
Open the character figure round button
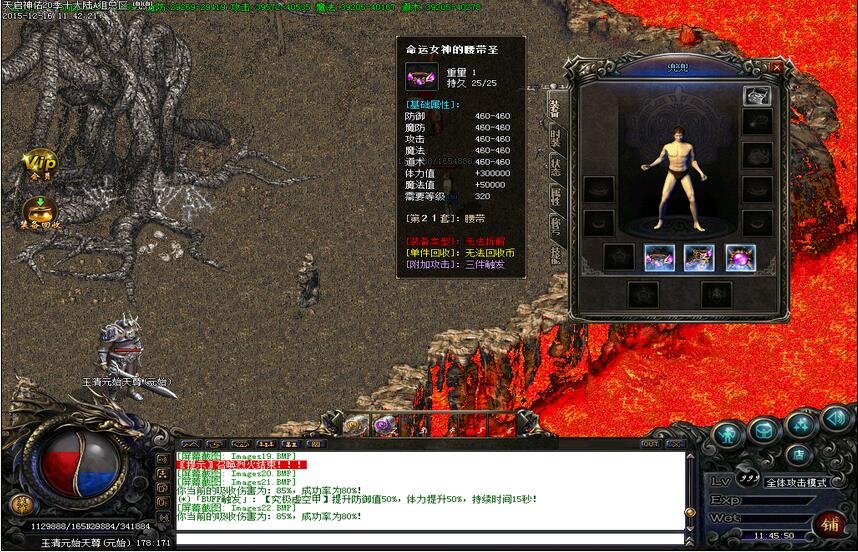coord(729,433)
